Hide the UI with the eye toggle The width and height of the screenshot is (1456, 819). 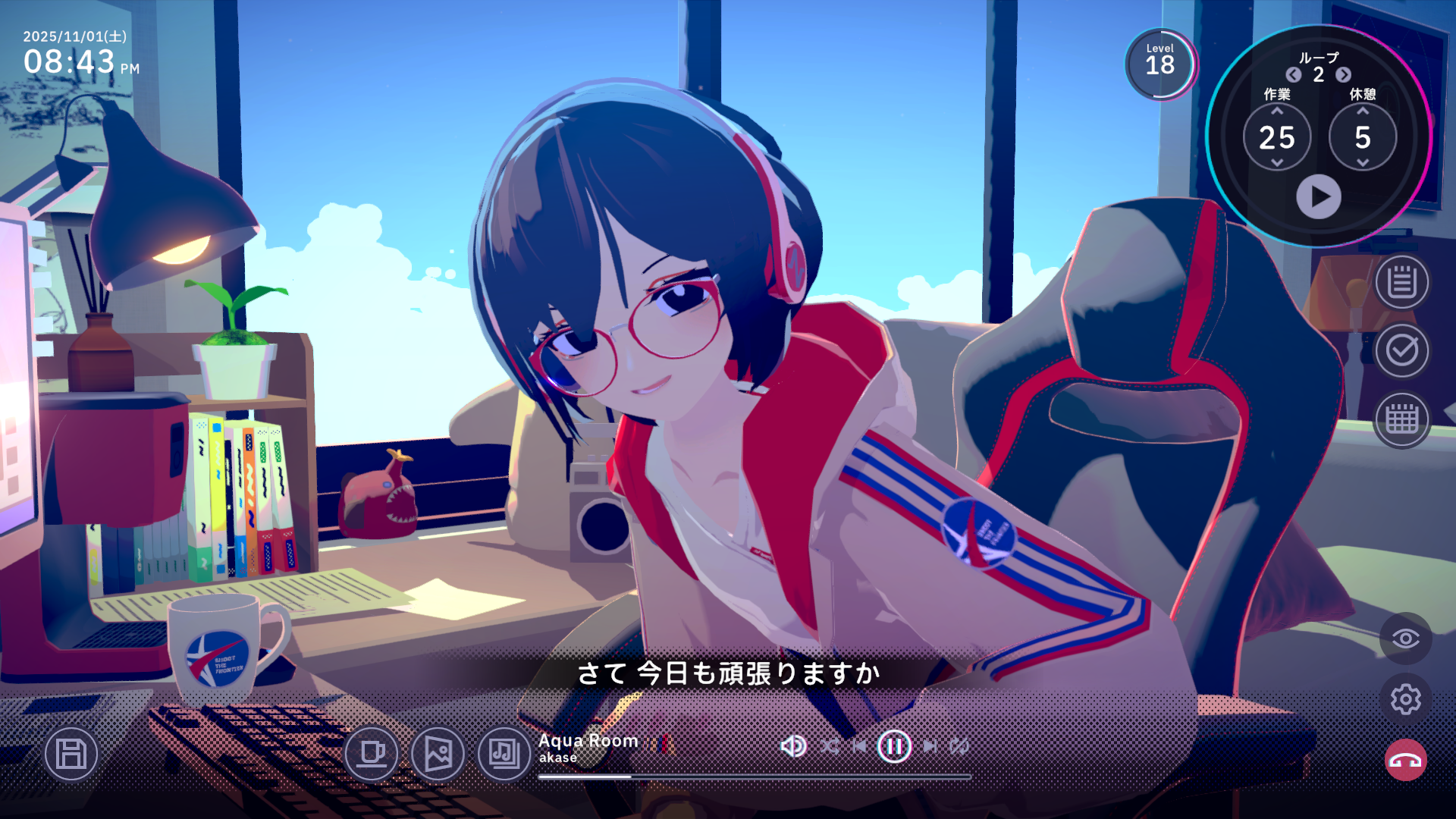(x=1407, y=638)
